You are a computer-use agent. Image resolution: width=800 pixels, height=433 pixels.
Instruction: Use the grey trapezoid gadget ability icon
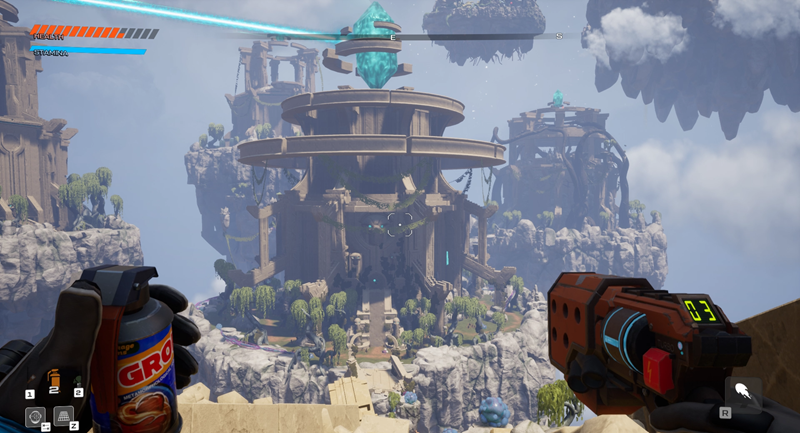pos(63,416)
